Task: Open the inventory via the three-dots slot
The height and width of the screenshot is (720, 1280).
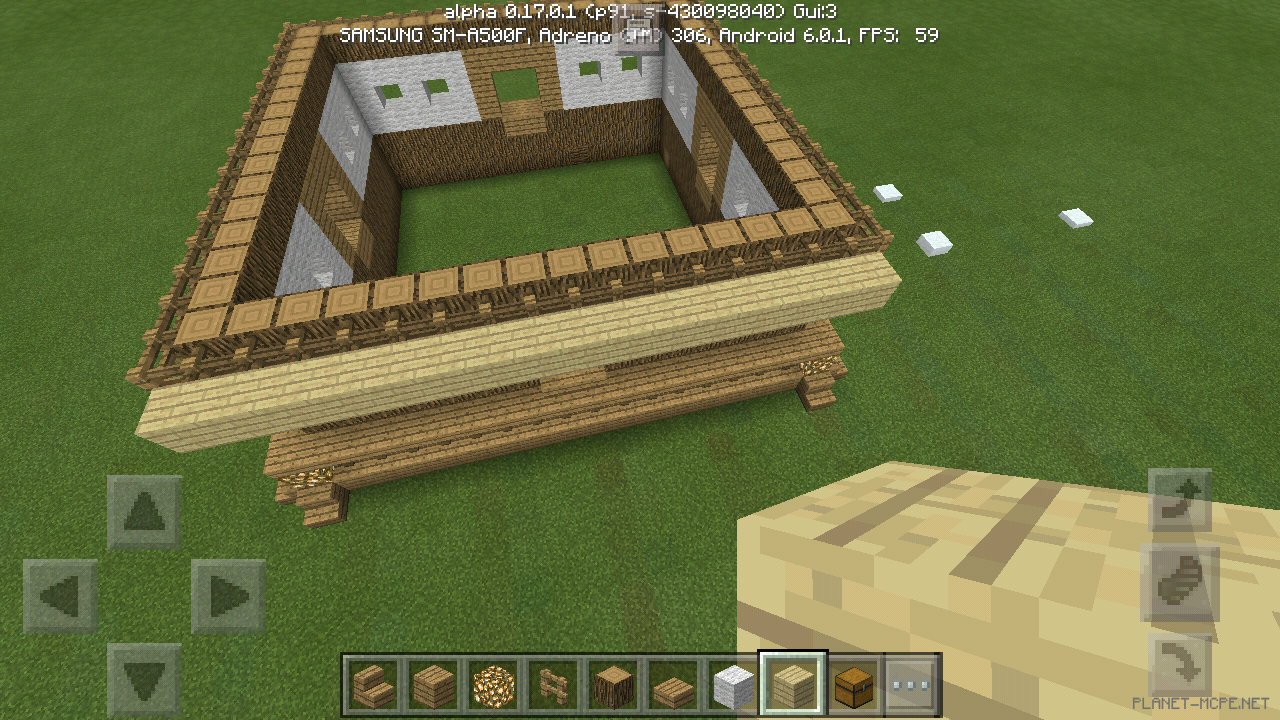Action: pos(912,683)
